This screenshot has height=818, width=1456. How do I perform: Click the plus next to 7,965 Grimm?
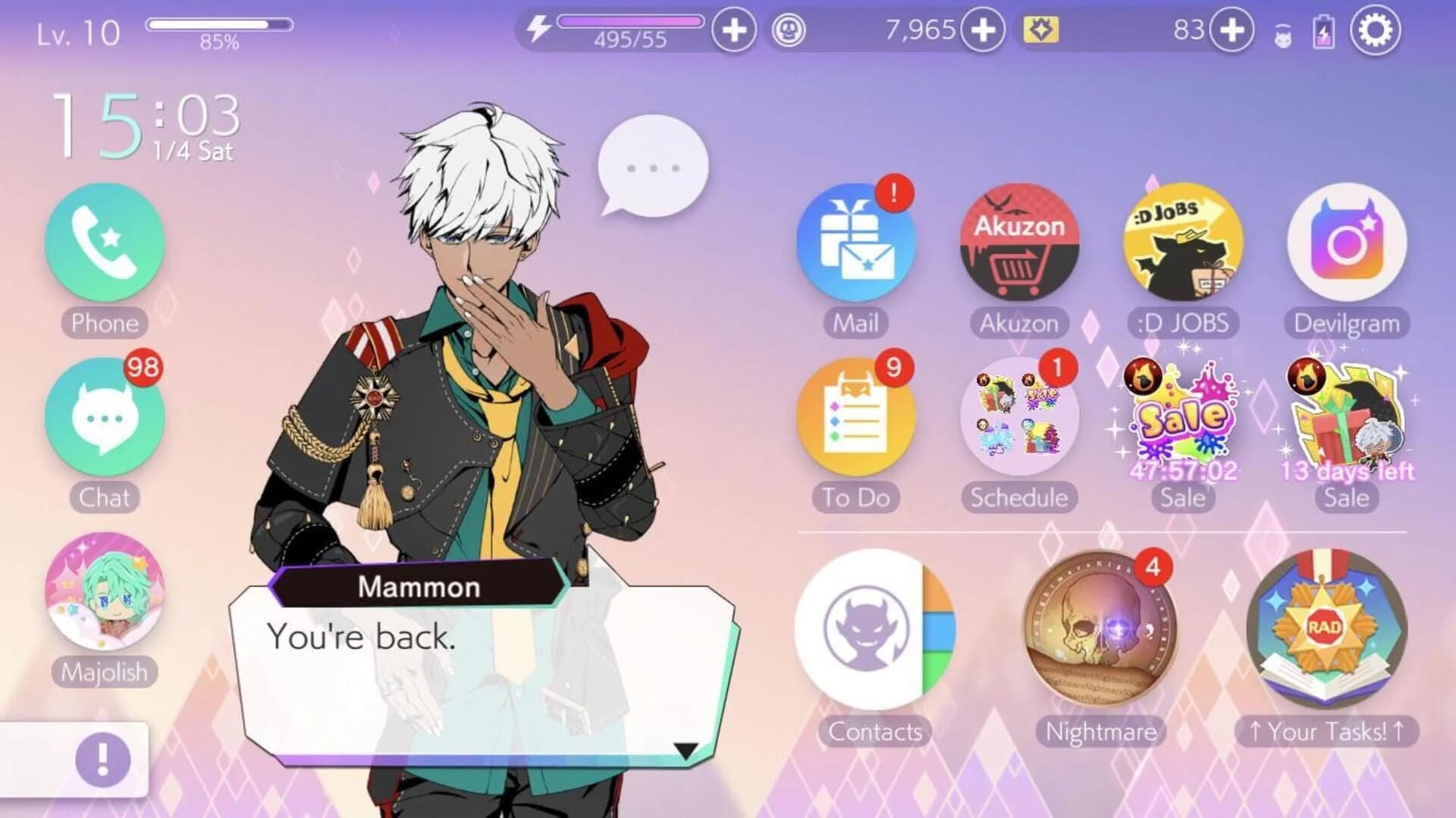point(986,29)
